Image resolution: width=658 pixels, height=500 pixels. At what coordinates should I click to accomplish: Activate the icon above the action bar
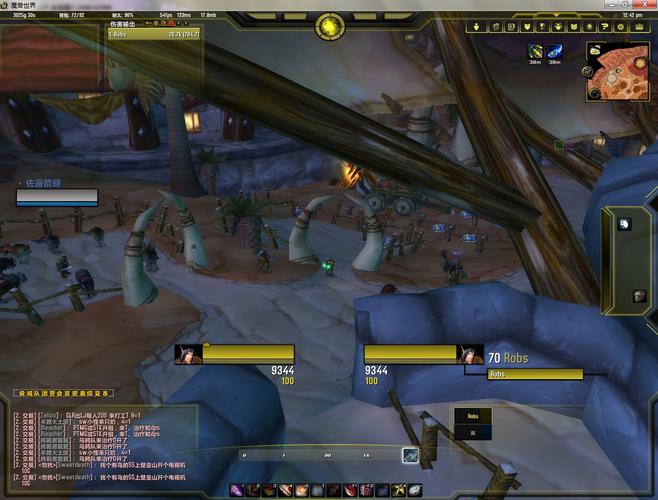tap(410, 455)
